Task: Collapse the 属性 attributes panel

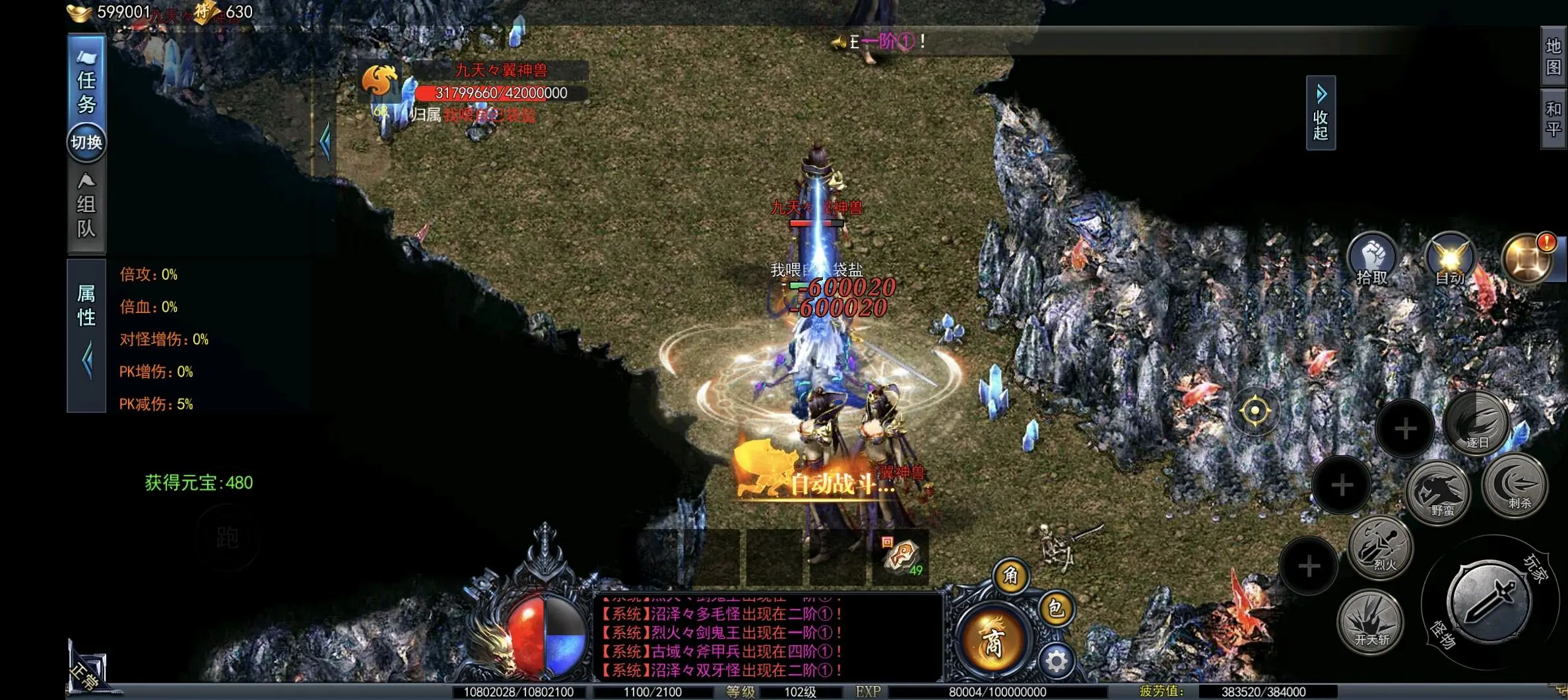Action: pyautogui.click(x=87, y=361)
